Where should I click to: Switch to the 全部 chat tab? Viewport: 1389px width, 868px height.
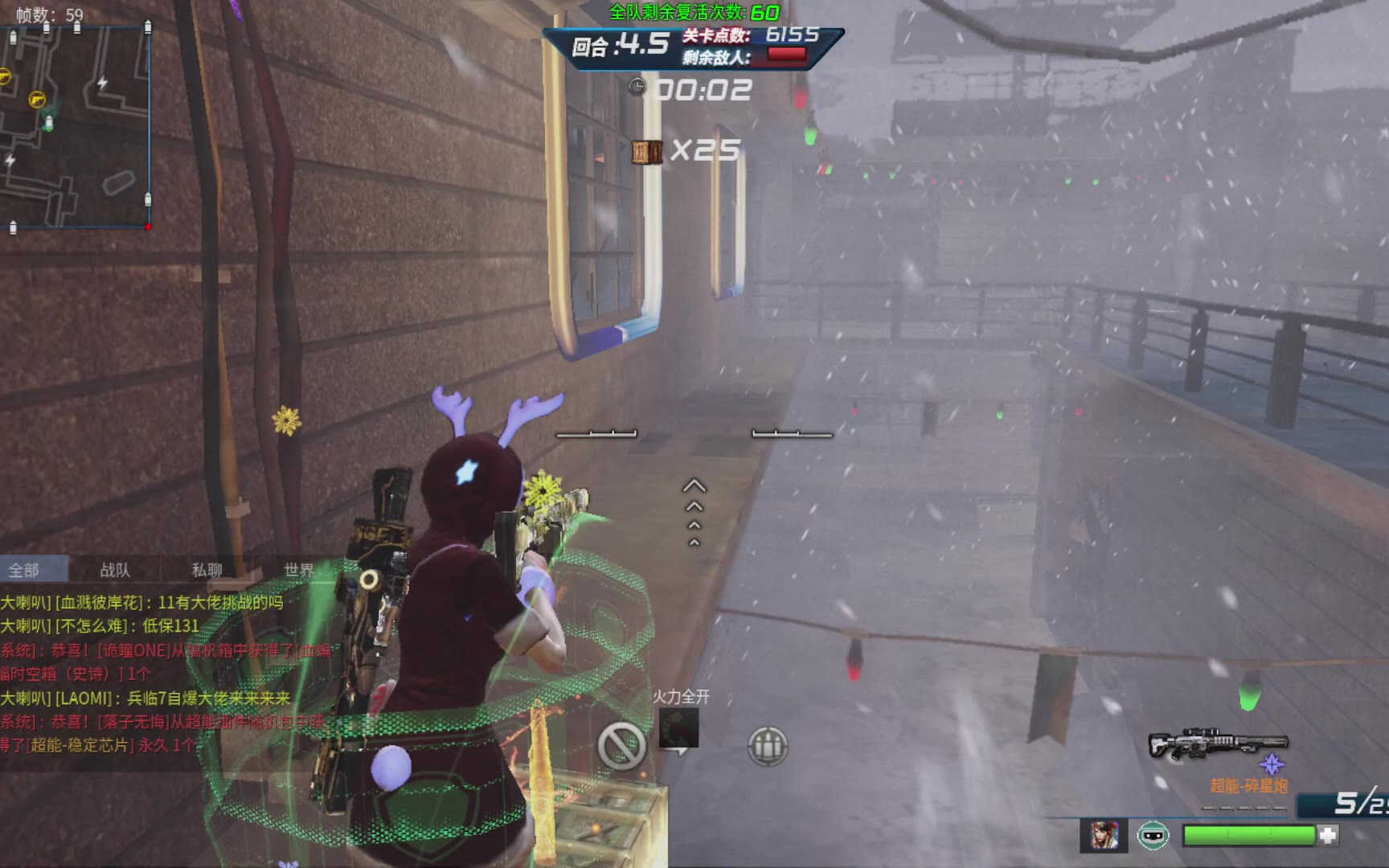click(x=24, y=570)
